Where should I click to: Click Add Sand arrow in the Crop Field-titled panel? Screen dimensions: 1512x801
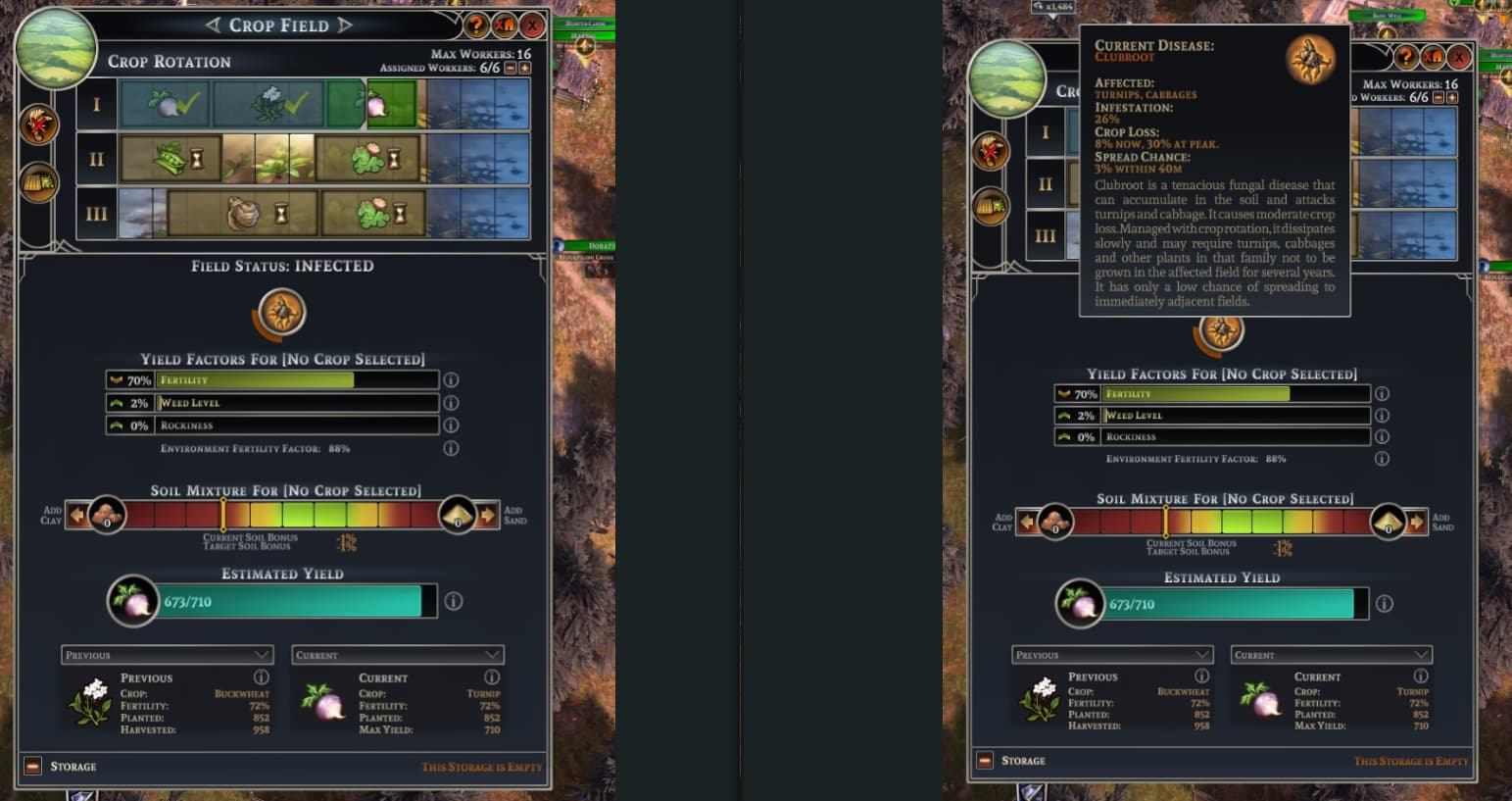[x=488, y=515]
